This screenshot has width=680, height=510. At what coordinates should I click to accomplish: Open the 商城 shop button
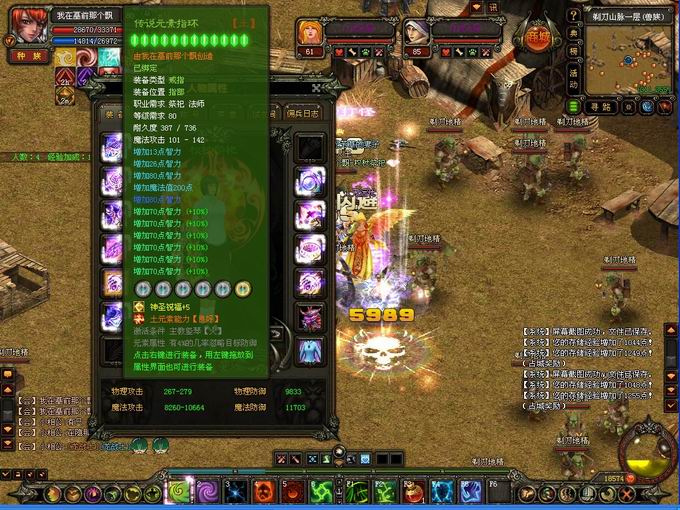pos(539,35)
